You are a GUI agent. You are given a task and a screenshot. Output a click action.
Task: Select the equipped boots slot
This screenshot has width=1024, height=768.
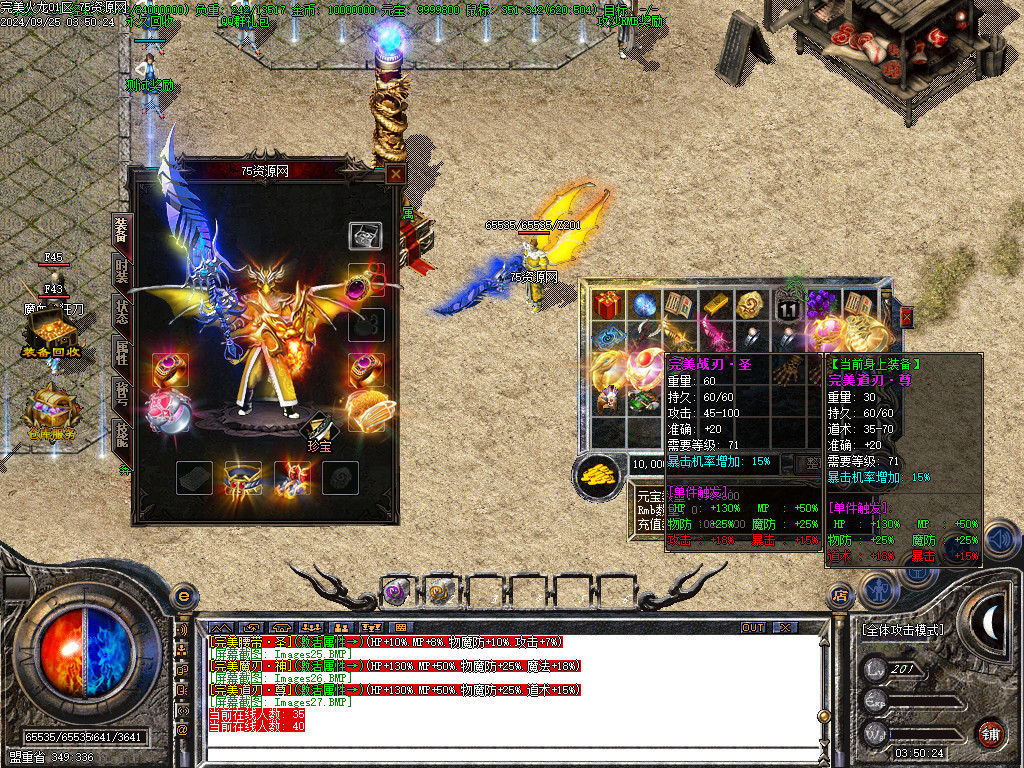click(x=292, y=478)
